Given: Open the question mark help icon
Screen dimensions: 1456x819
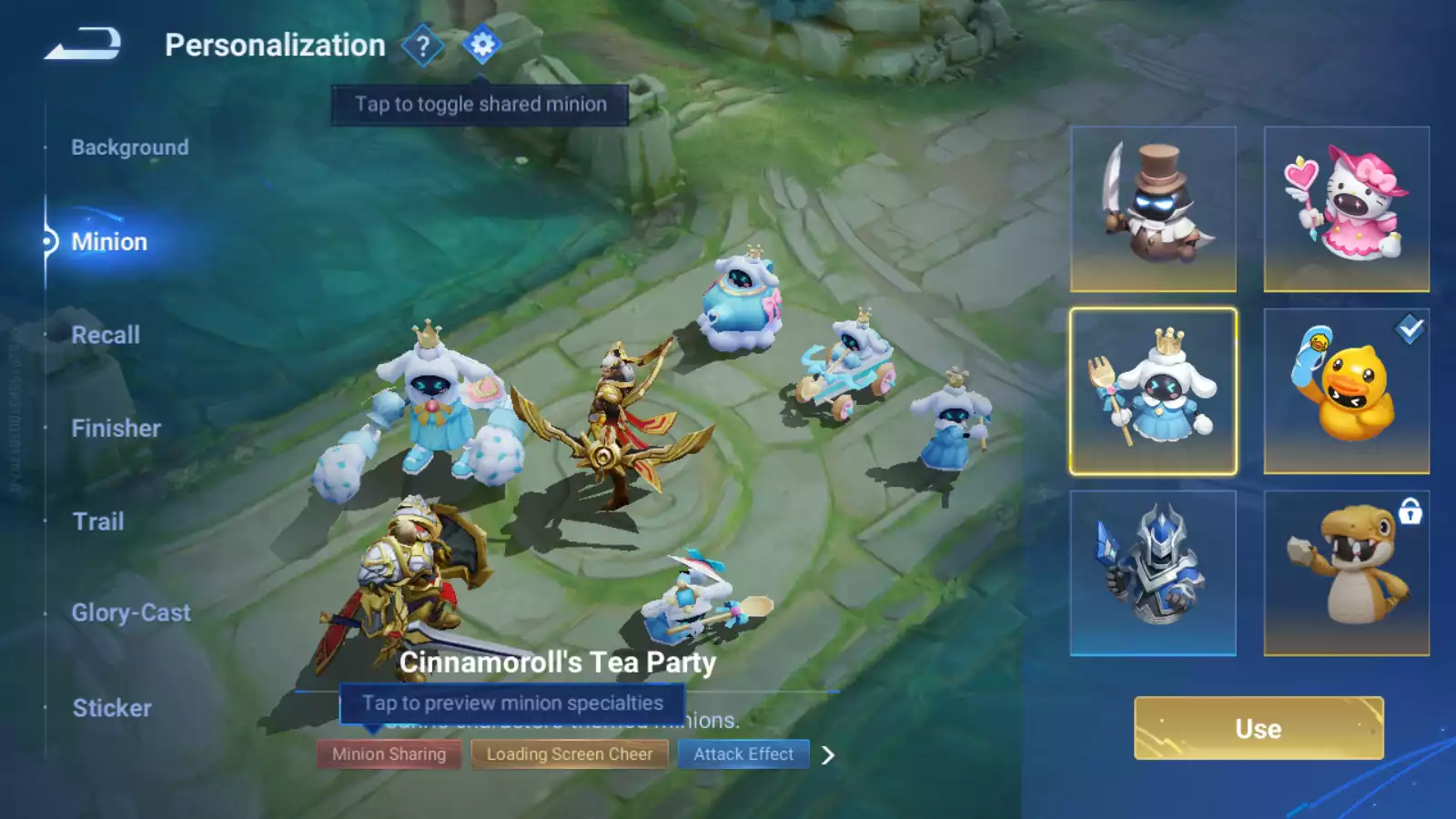Looking at the screenshot, I should tap(422, 45).
